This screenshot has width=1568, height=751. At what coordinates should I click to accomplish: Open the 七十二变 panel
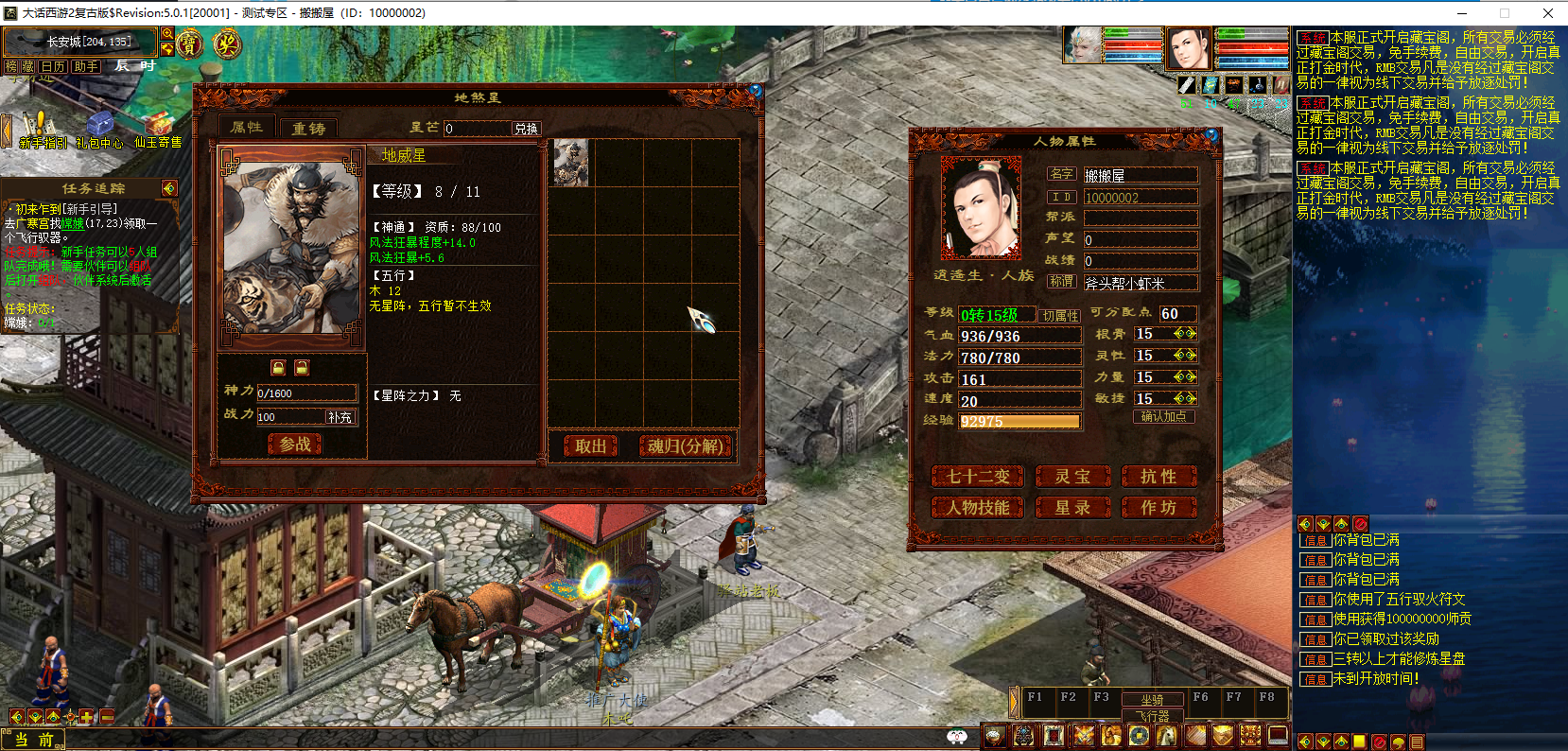point(979,477)
